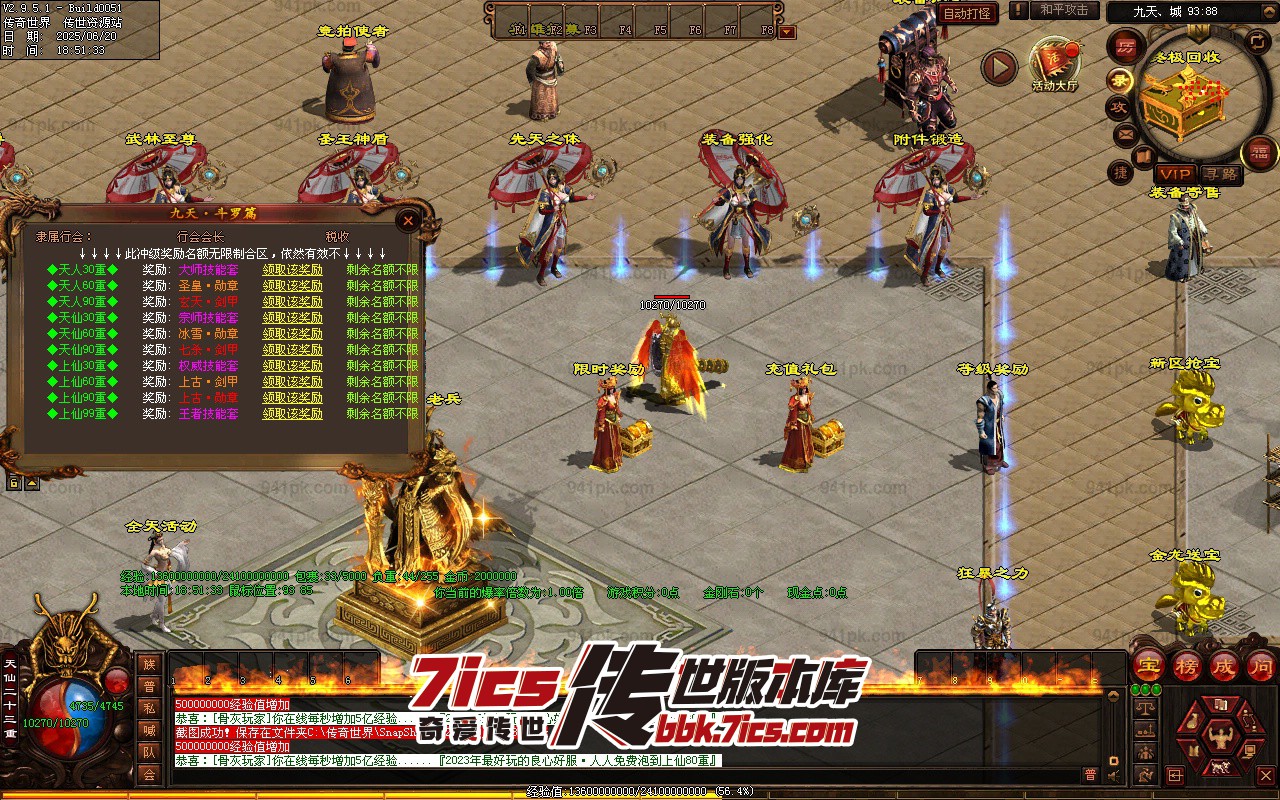Viewport: 1280px width, 800px height.
Task: Open the mail envelope icon
Action: (x=1125, y=134)
